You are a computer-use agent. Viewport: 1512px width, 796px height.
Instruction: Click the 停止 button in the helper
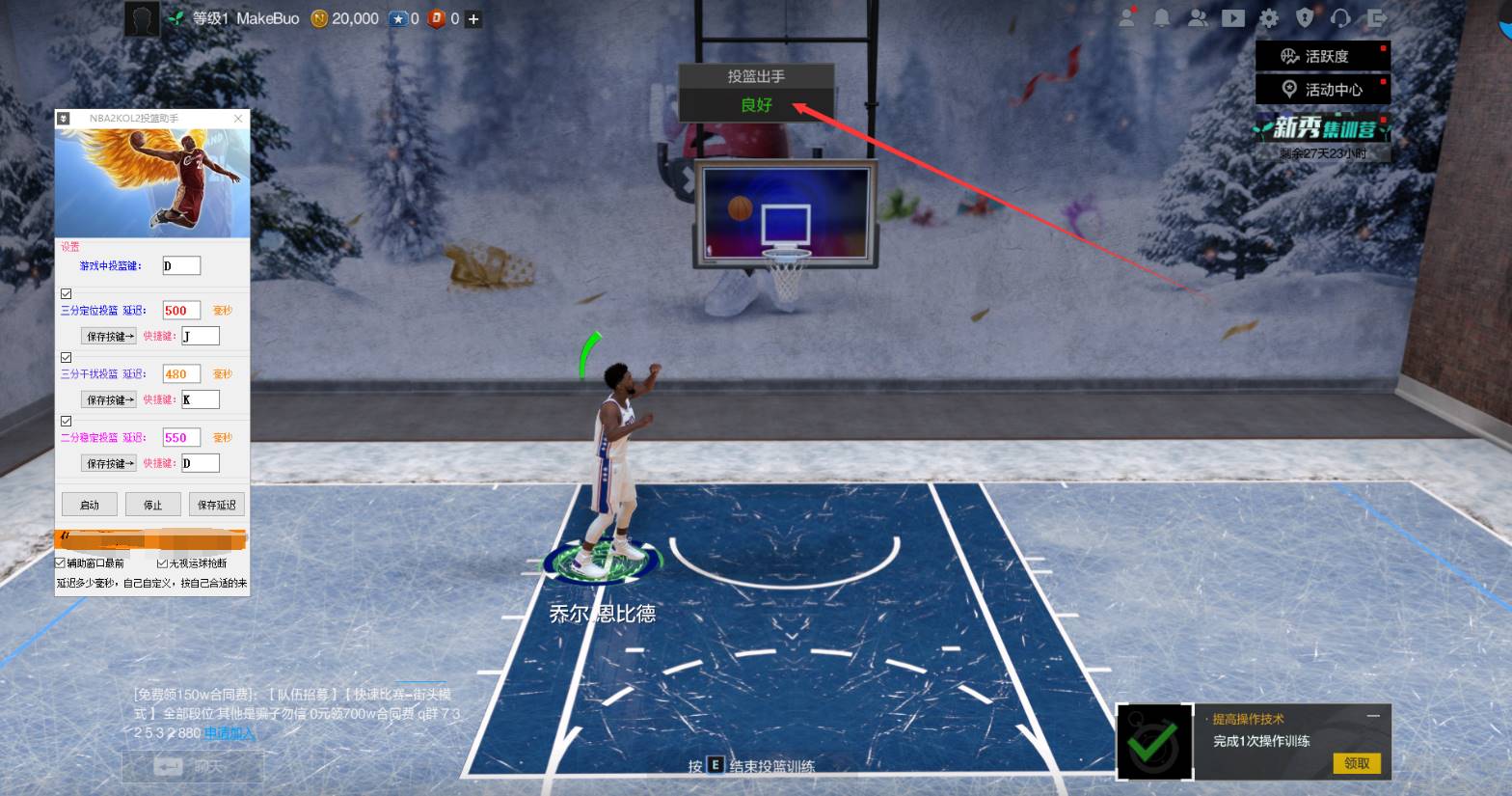(x=152, y=504)
